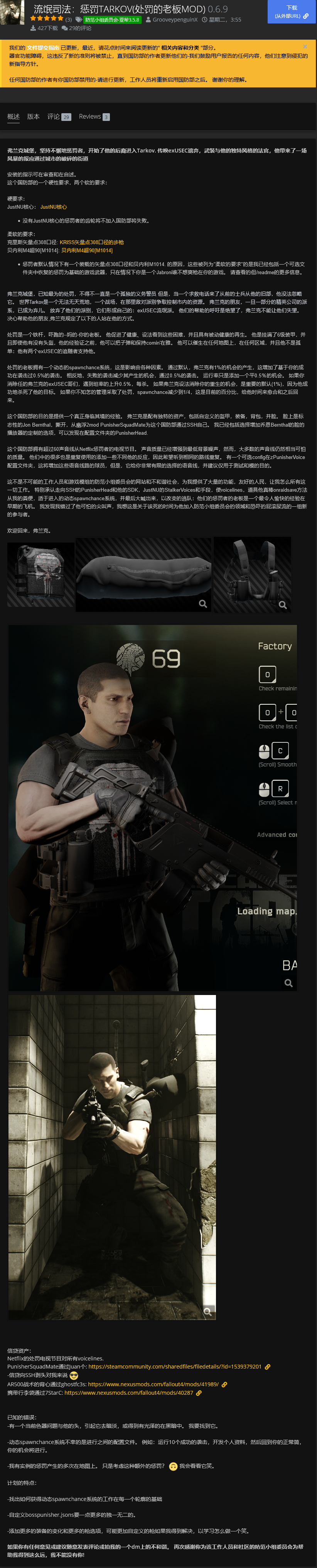Image resolution: width=317 pixels, height=1568 pixels.
Task: Enlarge the black holster rig thumbnail
Action: click(x=252, y=575)
